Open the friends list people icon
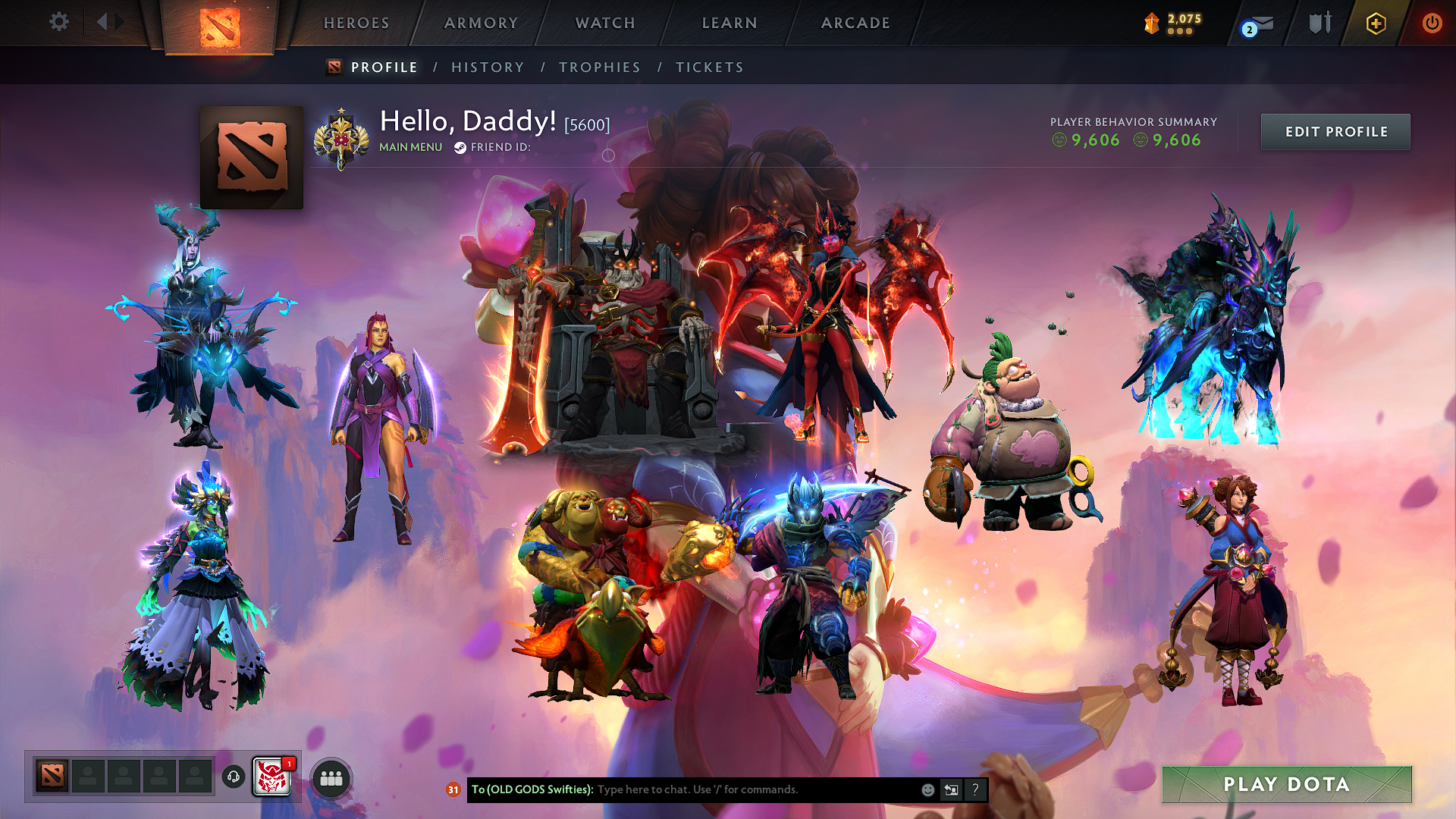 point(331,778)
